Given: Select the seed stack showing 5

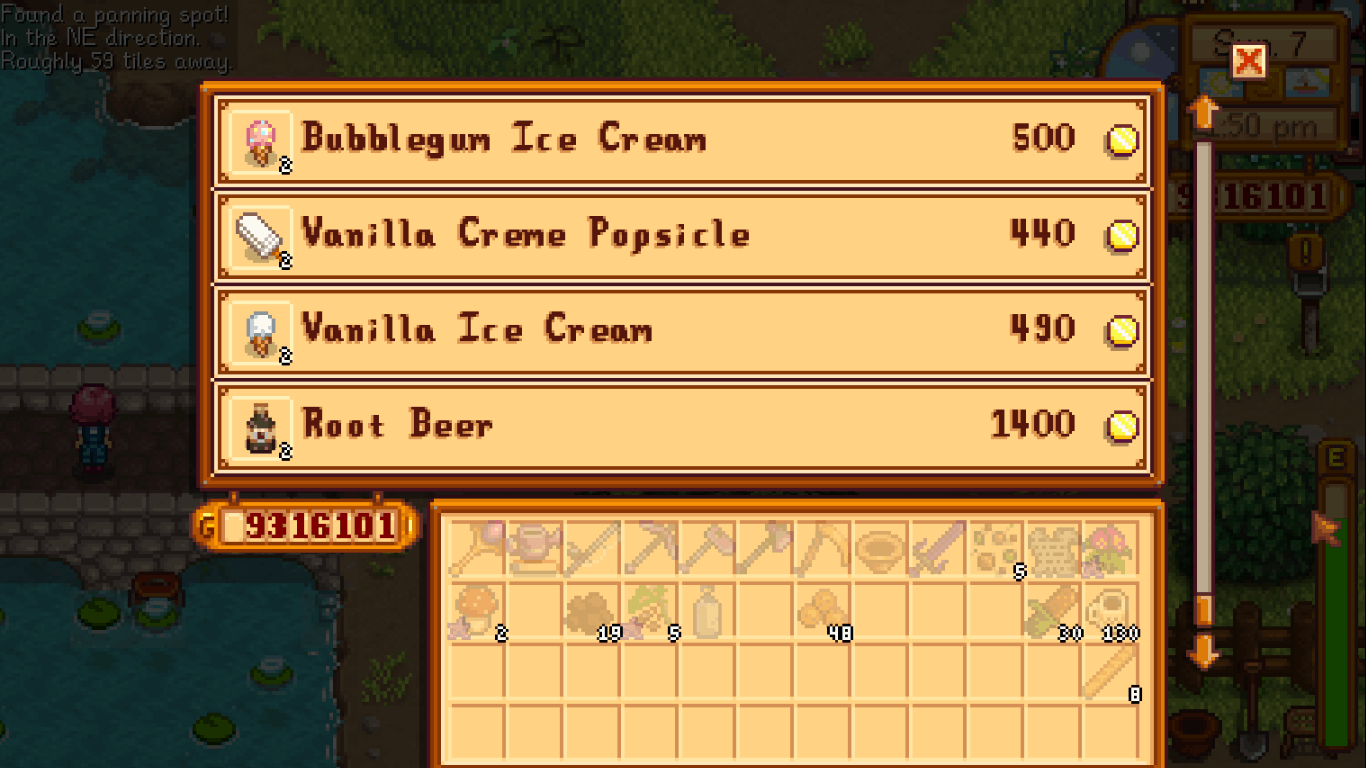Looking at the screenshot, I should coord(1000,545).
